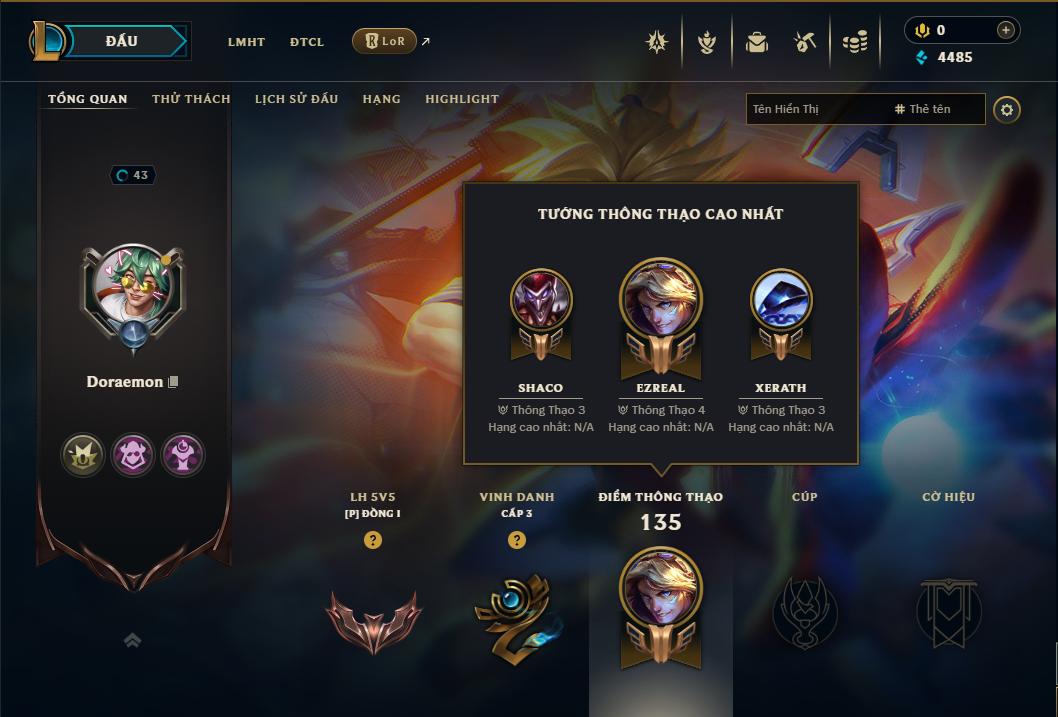Add currency with the plus button
Screen dimensions: 1058x717
point(1005,30)
